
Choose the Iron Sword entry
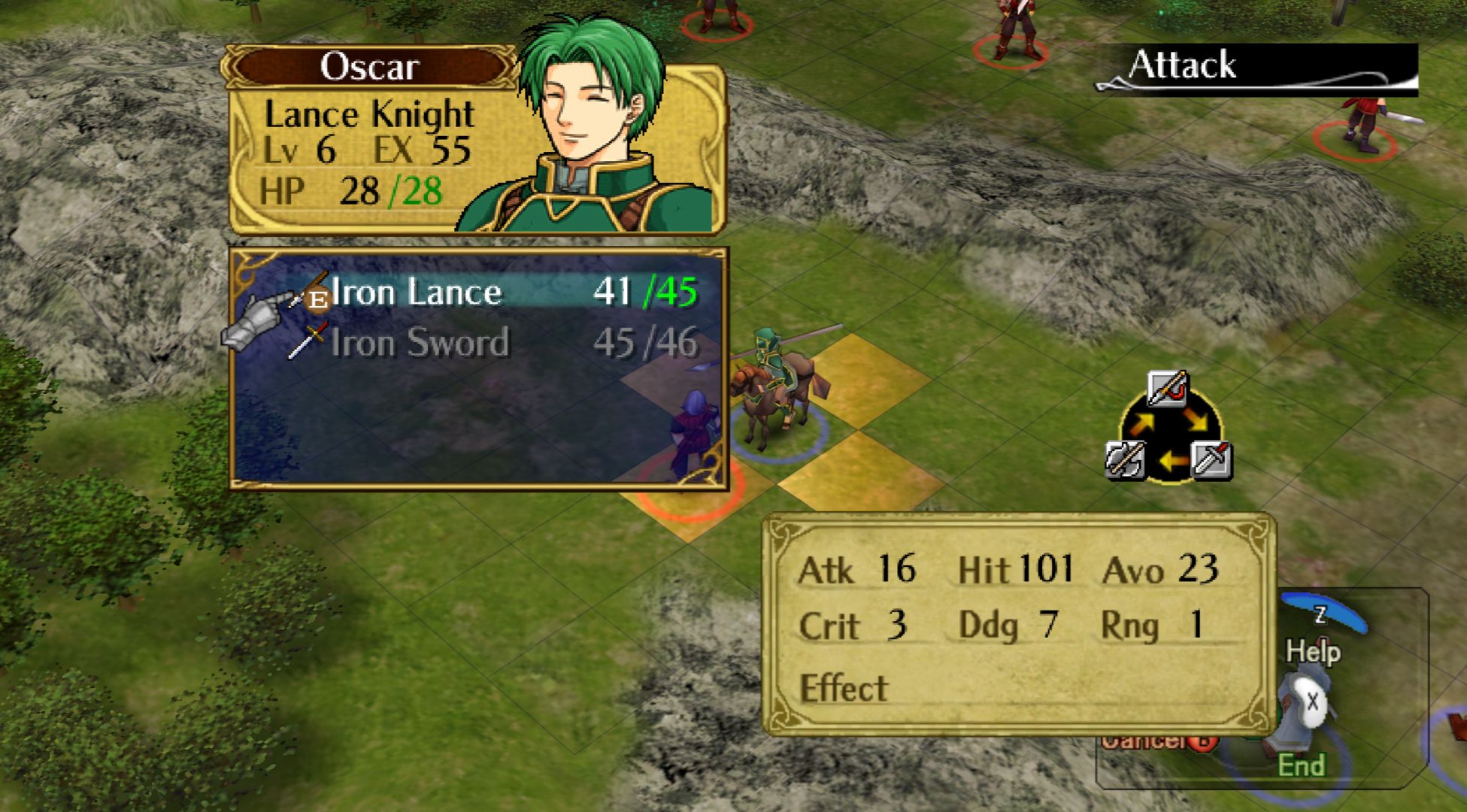click(x=420, y=343)
